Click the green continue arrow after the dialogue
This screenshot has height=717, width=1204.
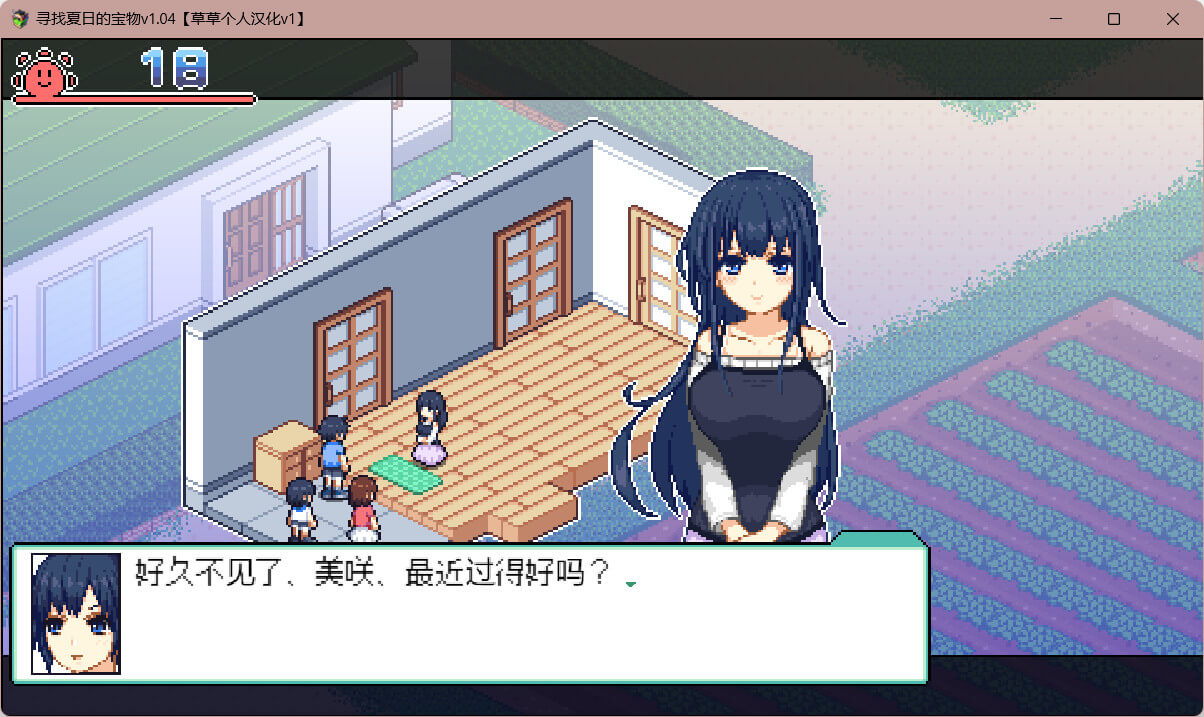coord(630,583)
